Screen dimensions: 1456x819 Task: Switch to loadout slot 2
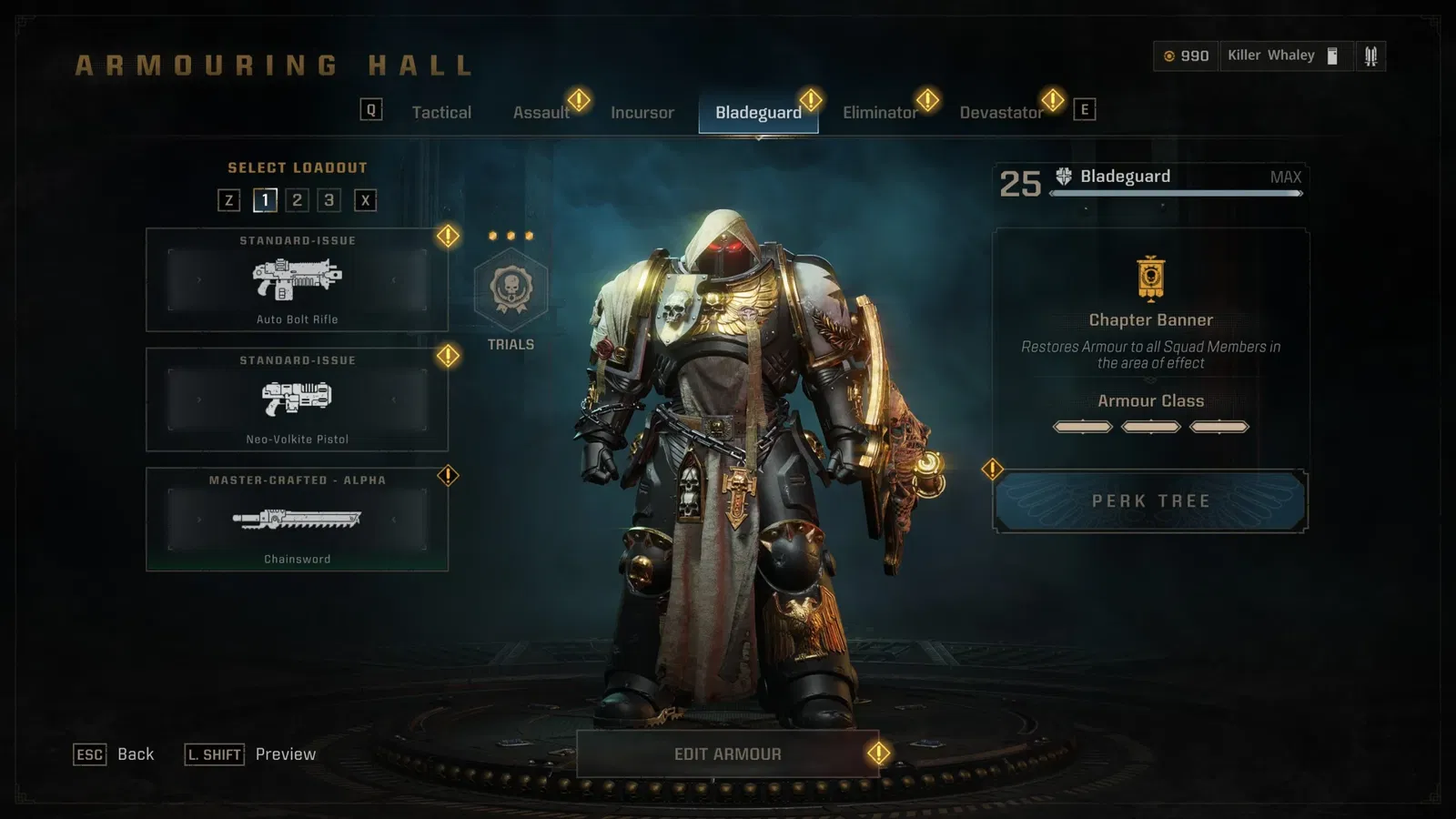tap(297, 200)
